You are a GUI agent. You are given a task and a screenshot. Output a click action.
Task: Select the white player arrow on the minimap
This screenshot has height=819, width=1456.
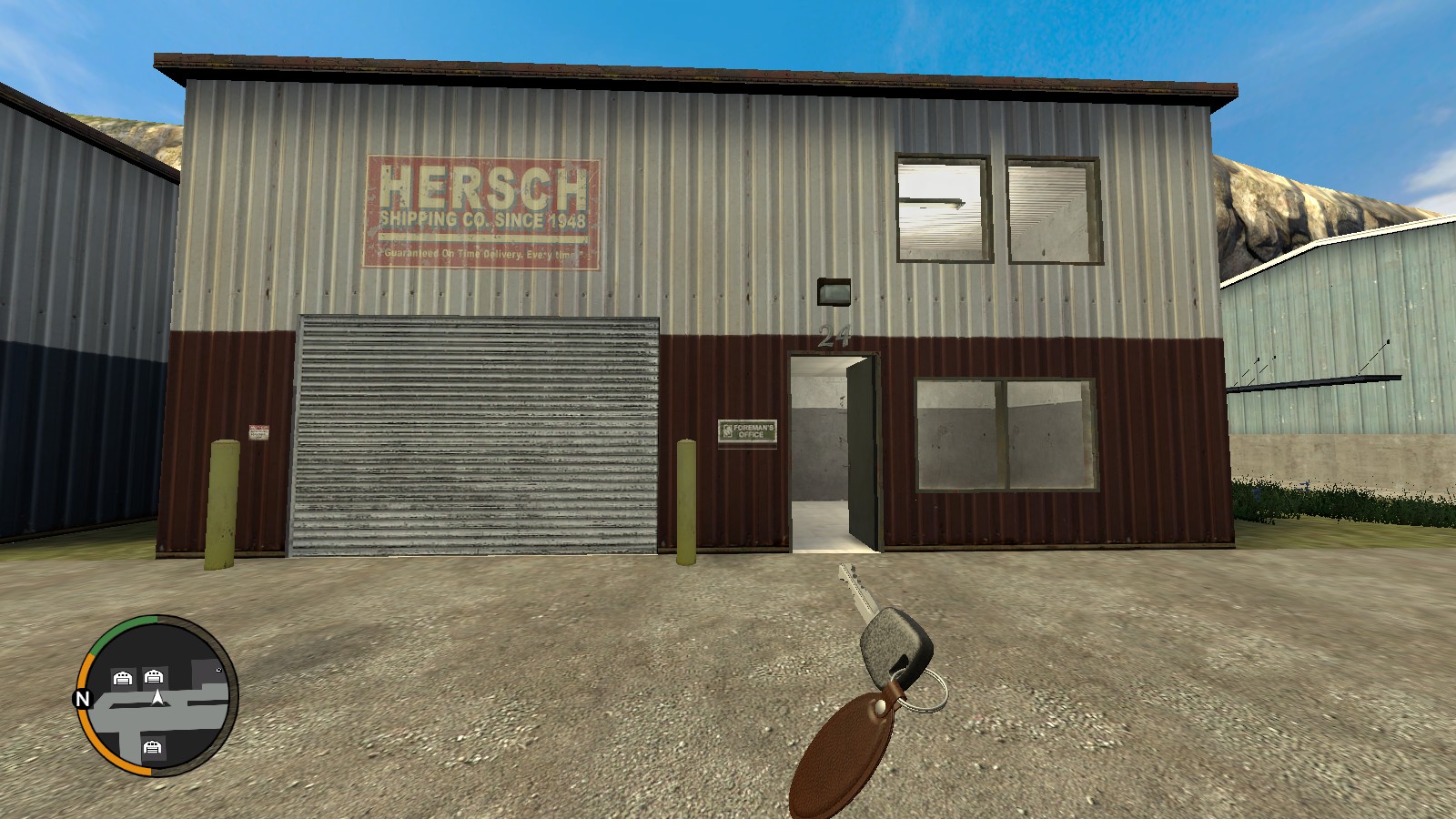(158, 699)
